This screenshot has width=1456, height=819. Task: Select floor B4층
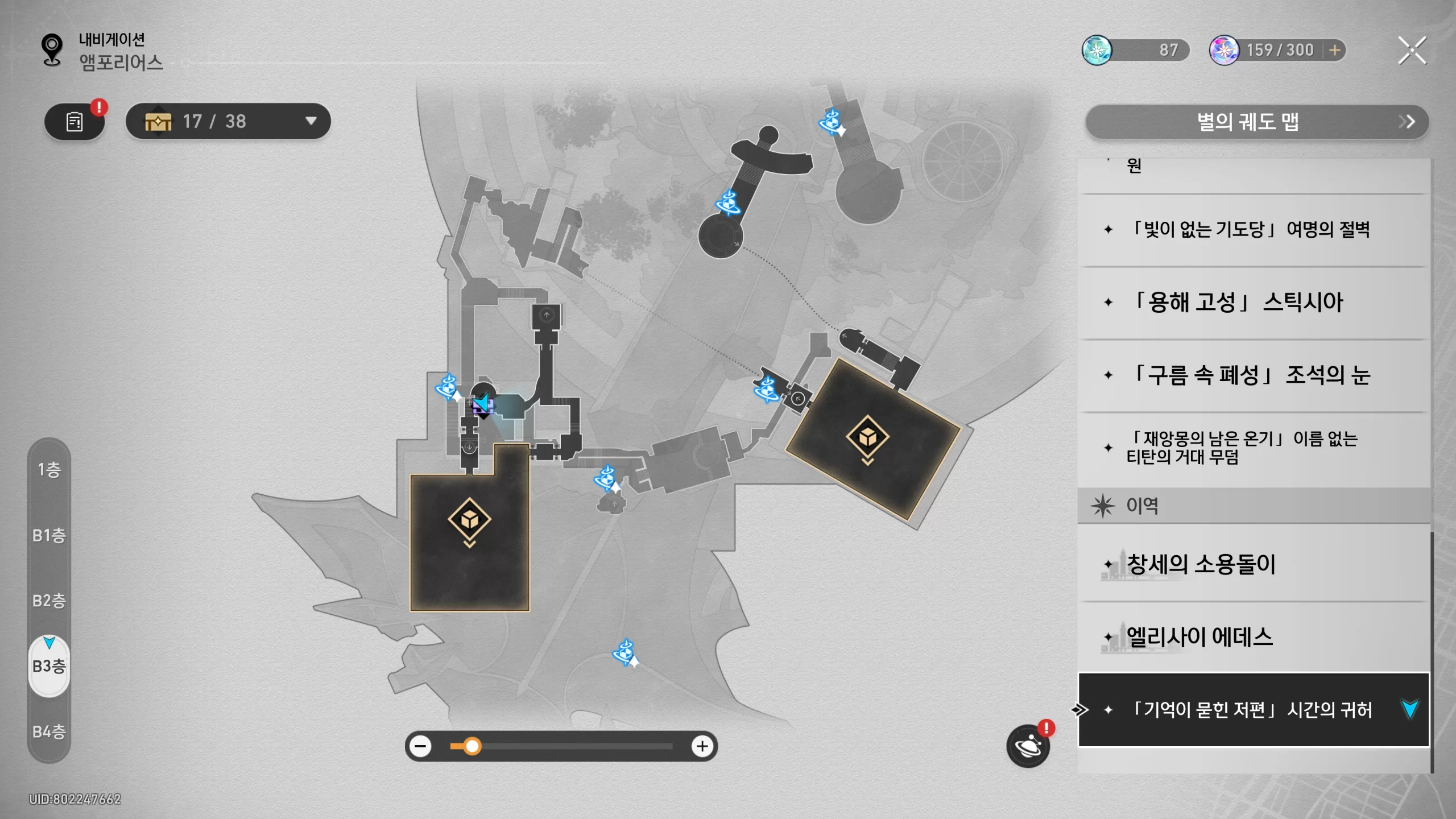click(49, 731)
